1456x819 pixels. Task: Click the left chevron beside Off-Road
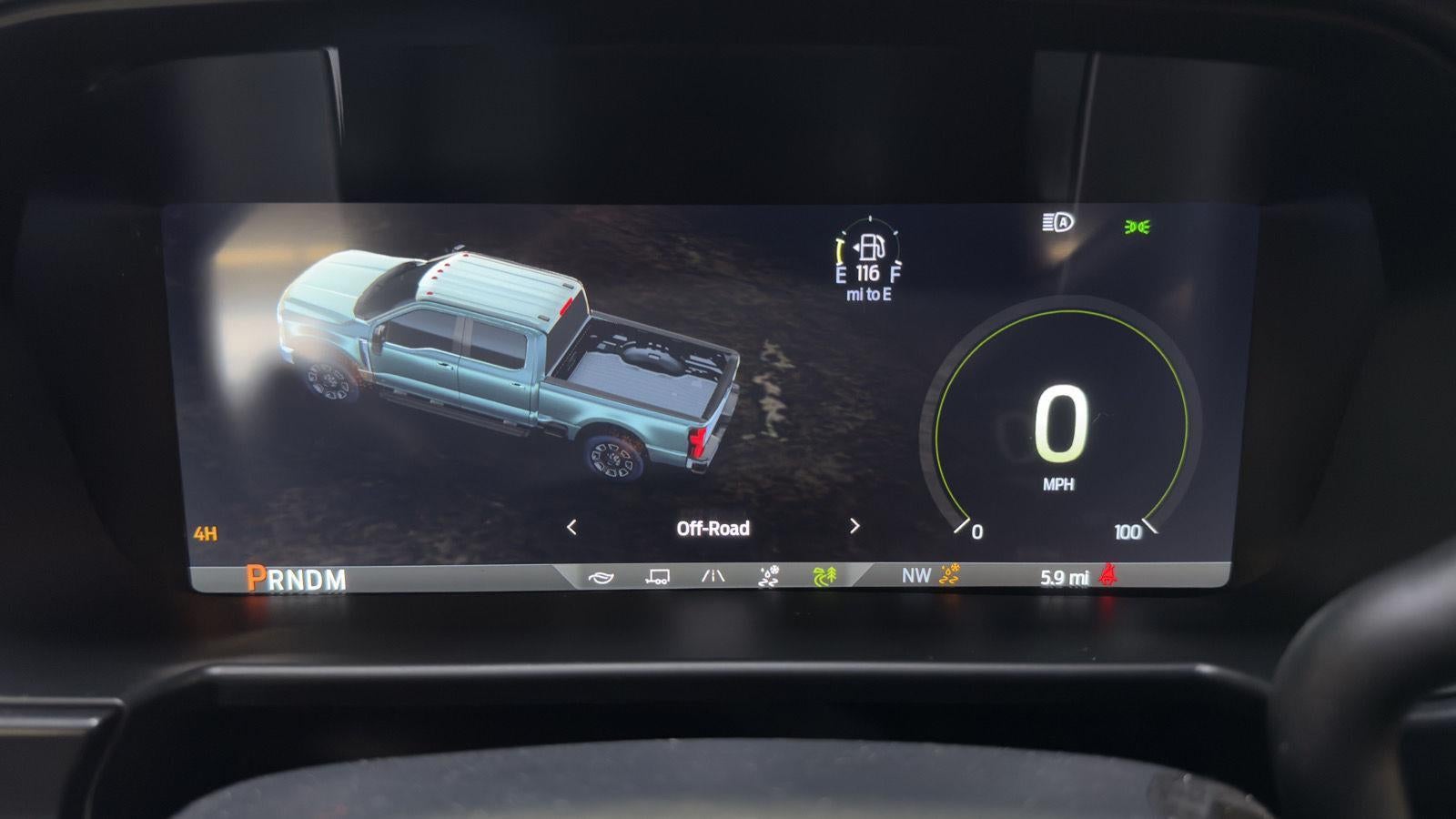[x=573, y=528]
